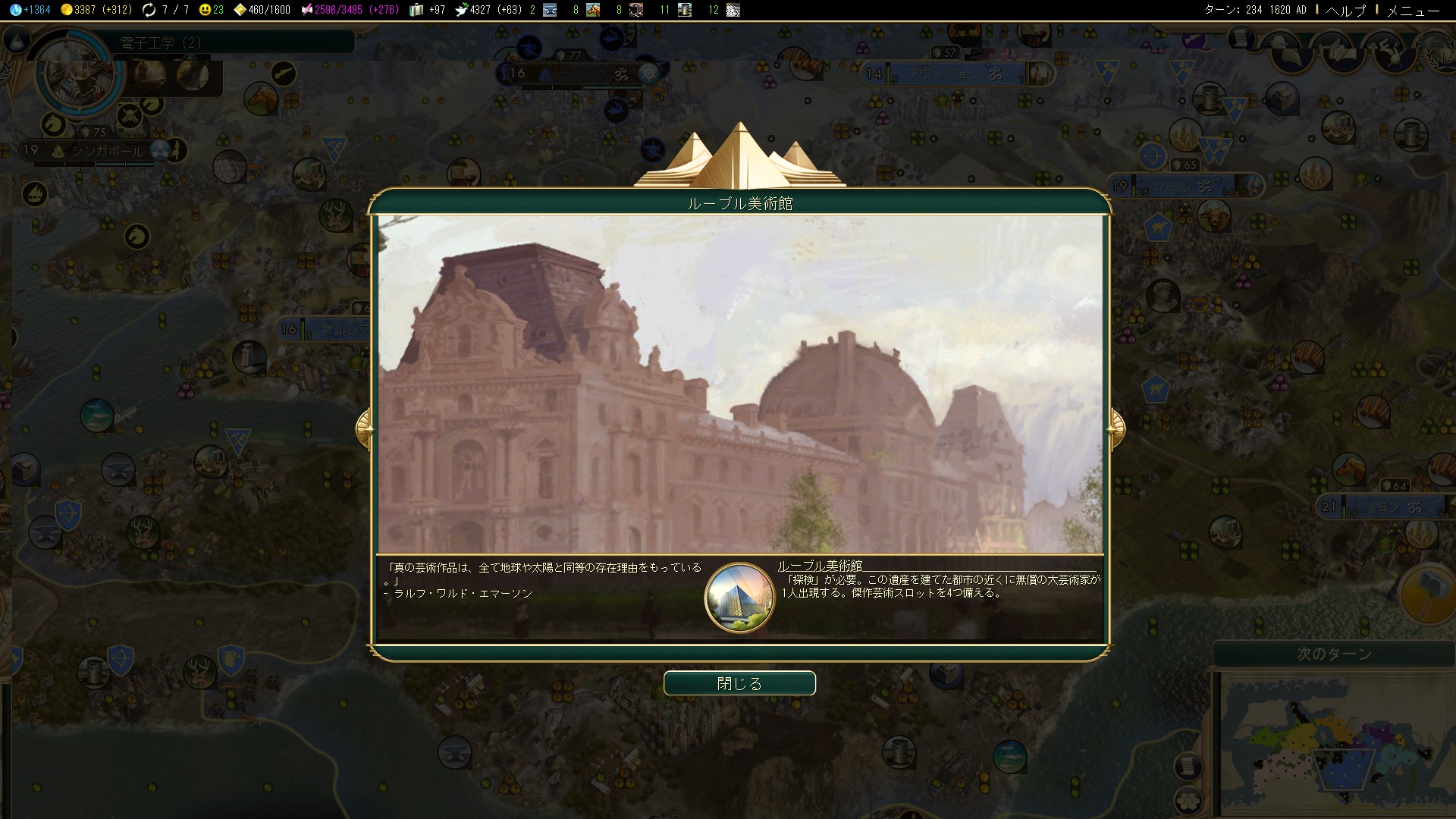Image resolution: width=1456 pixels, height=819 pixels.
Task: Open the メニュー game menu
Action: pyautogui.click(x=1413, y=10)
